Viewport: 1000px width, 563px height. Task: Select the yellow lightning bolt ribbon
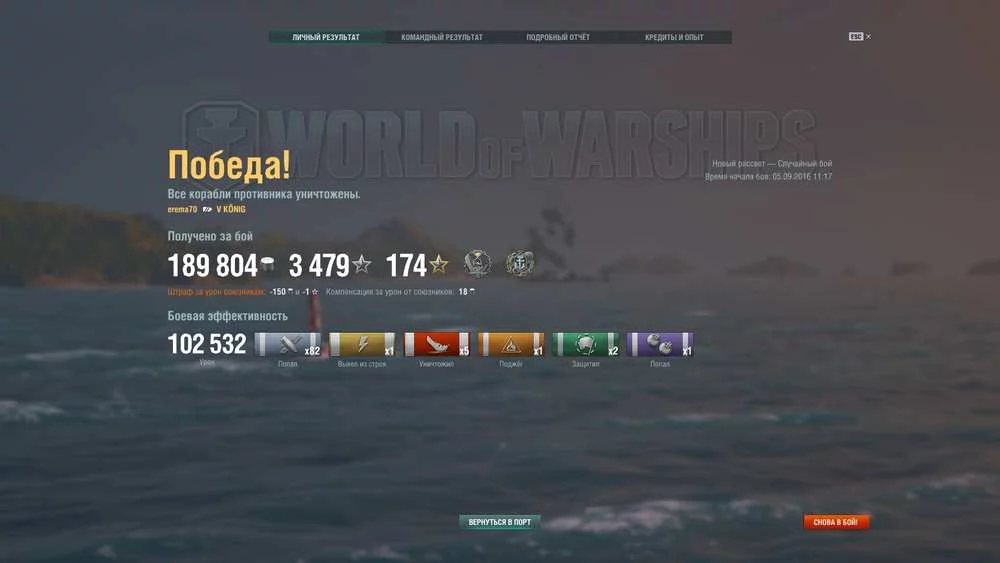362,345
